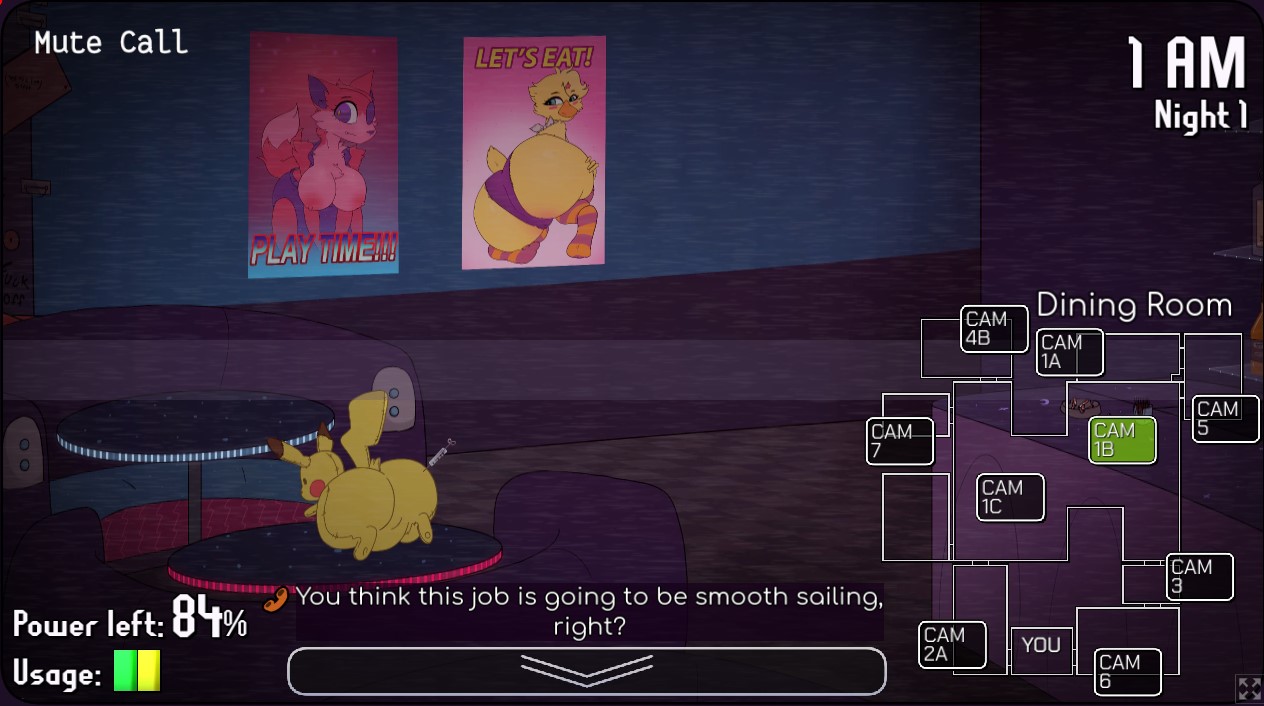Choose CAM 3 on the map
This screenshot has width=1264, height=706.
[x=1199, y=576]
